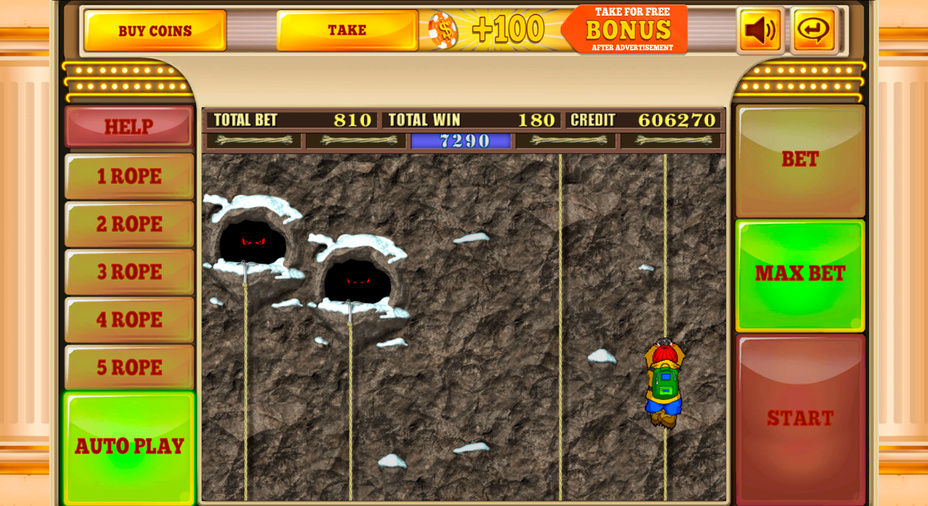Click the yellow Take button
This screenshot has width=928, height=506.
pos(347,30)
